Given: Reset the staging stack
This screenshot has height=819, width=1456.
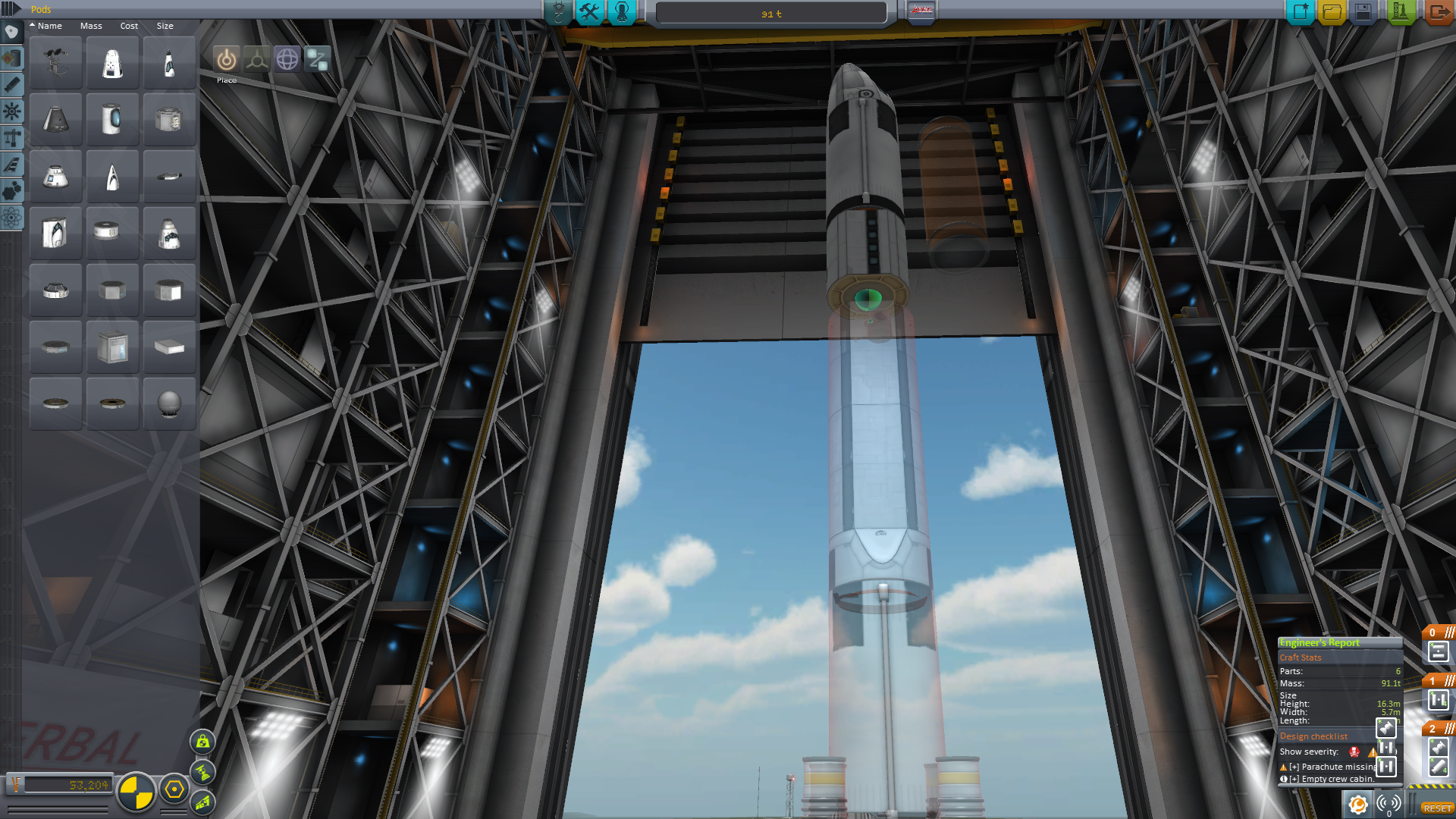Looking at the screenshot, I should [x=1436, y=808].
